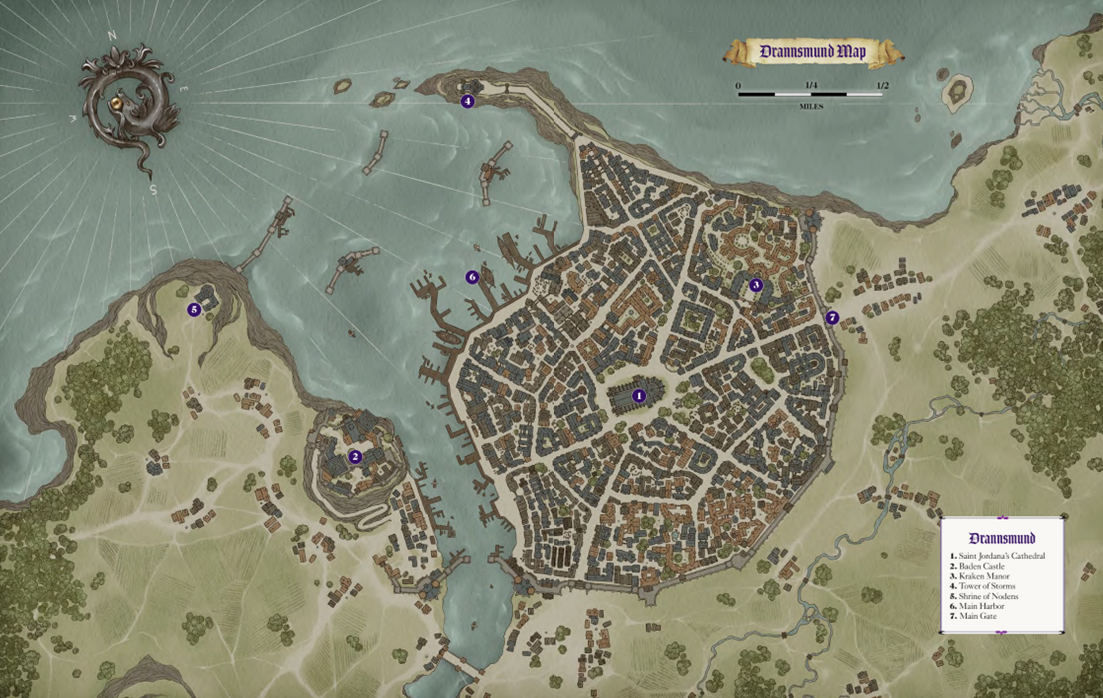Choose the Baden Castle legend entry

click(x=982, y=566)
